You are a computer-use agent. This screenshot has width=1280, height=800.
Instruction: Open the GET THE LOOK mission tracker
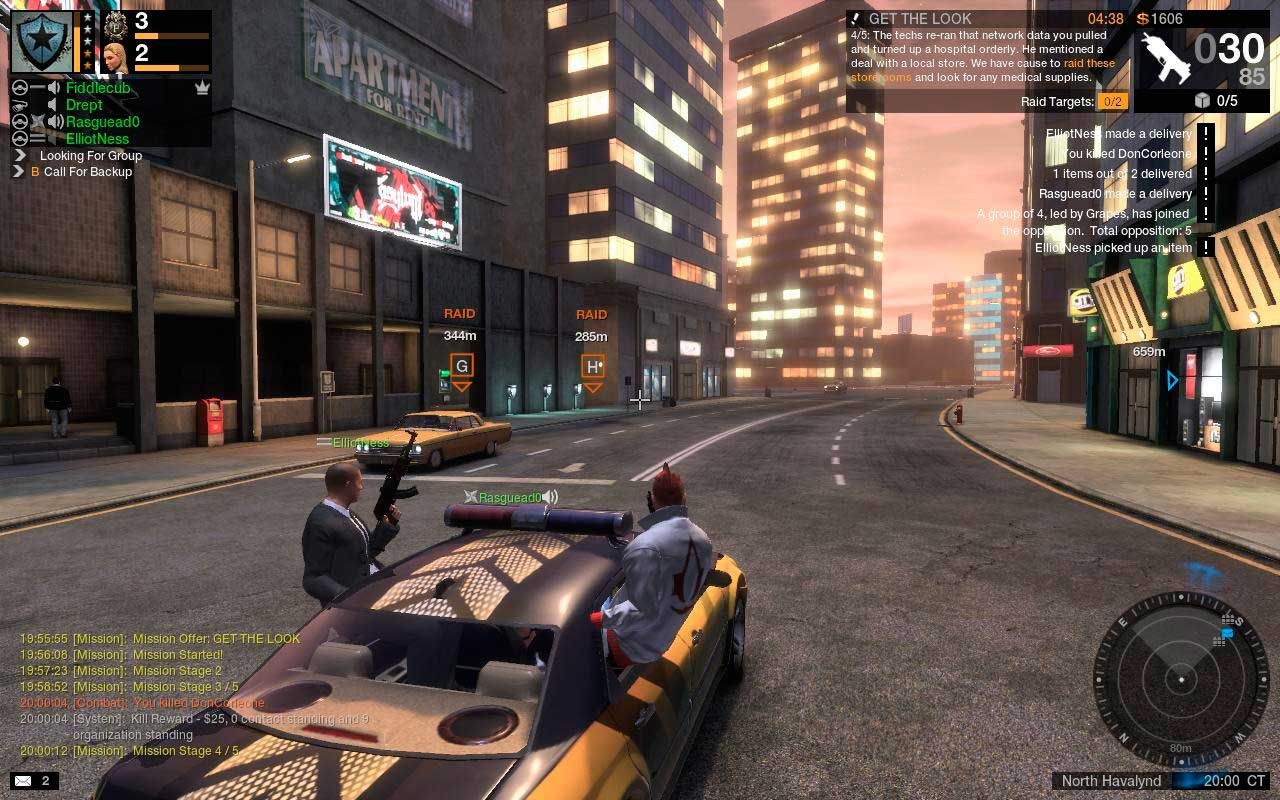click(919, 19)
